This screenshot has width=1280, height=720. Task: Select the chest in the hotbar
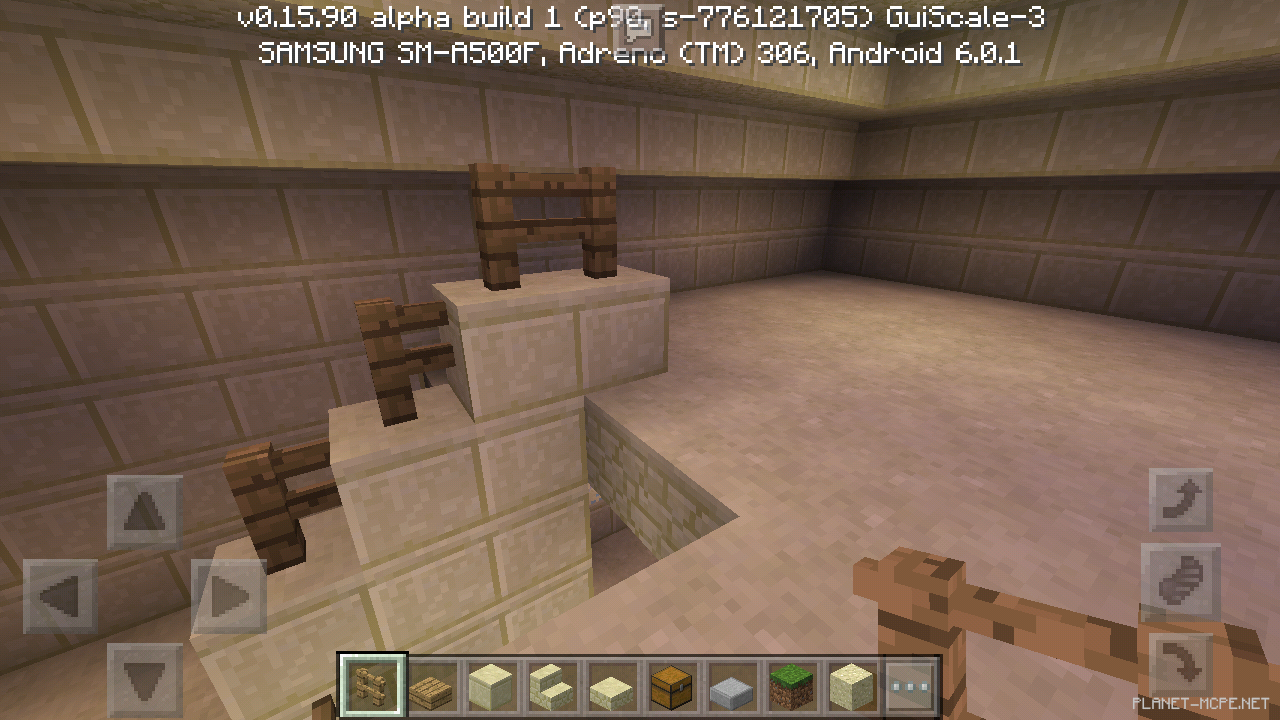[x=671, y=687]
